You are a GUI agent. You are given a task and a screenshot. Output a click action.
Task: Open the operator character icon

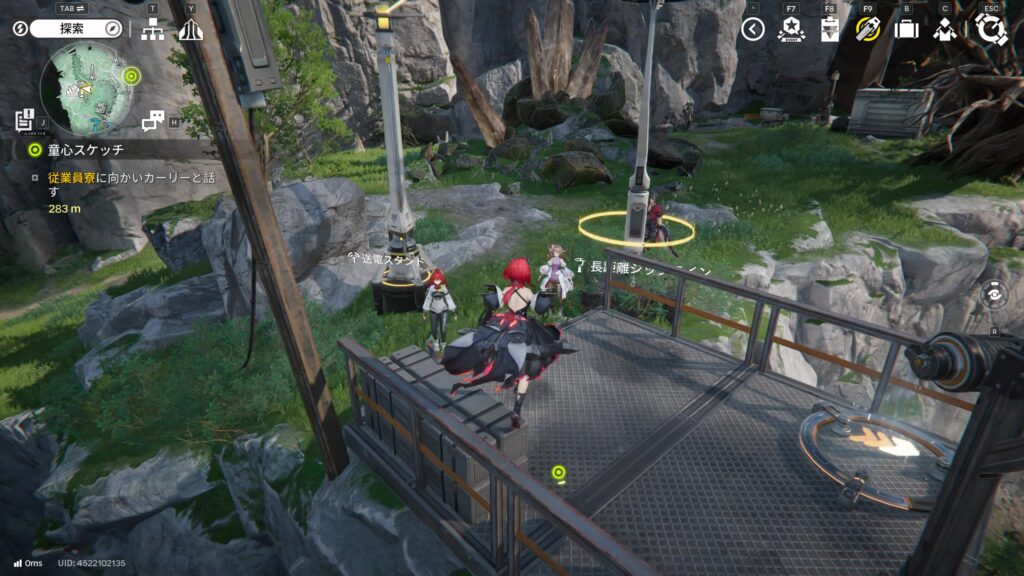tap(944, 29)
